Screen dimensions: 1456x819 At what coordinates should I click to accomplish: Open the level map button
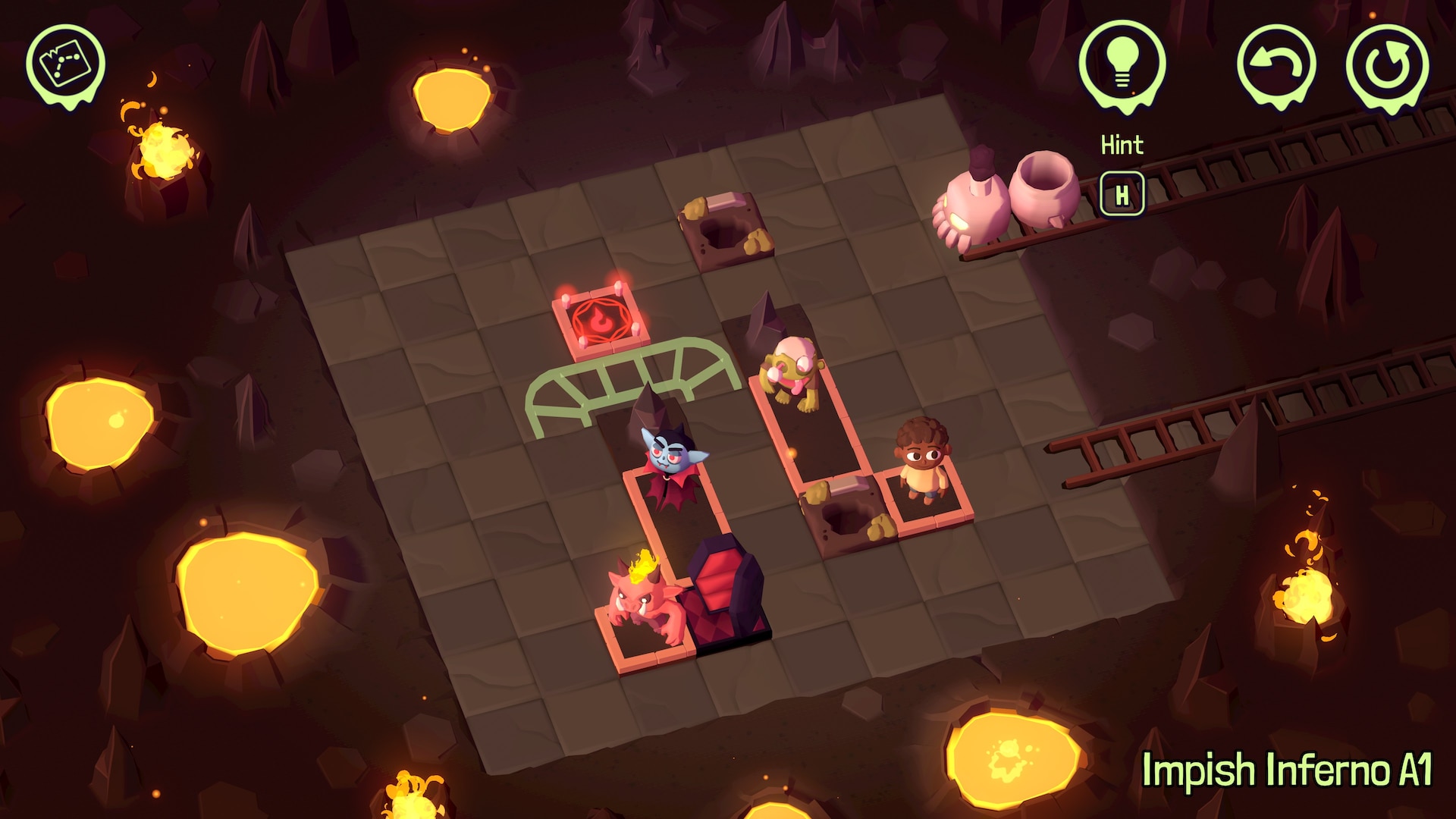65,64
